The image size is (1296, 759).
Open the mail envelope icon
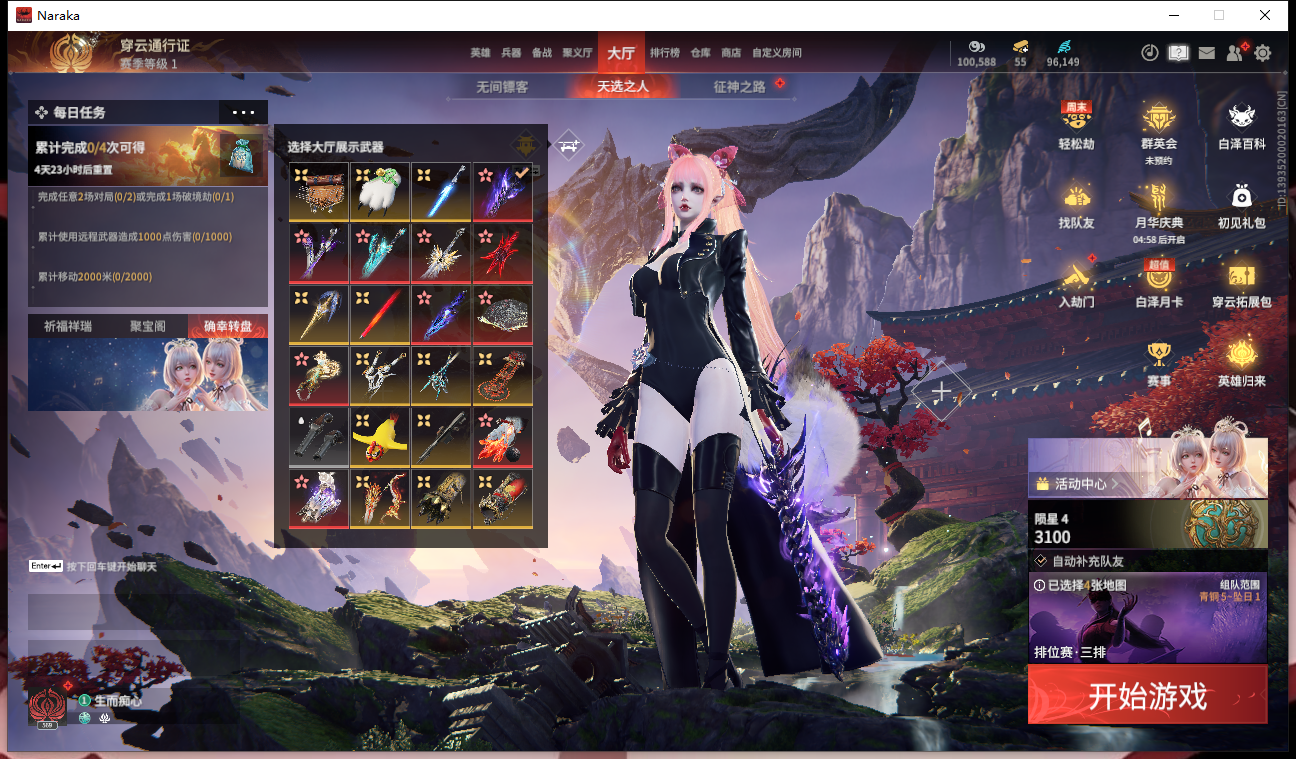point(1207,53)
